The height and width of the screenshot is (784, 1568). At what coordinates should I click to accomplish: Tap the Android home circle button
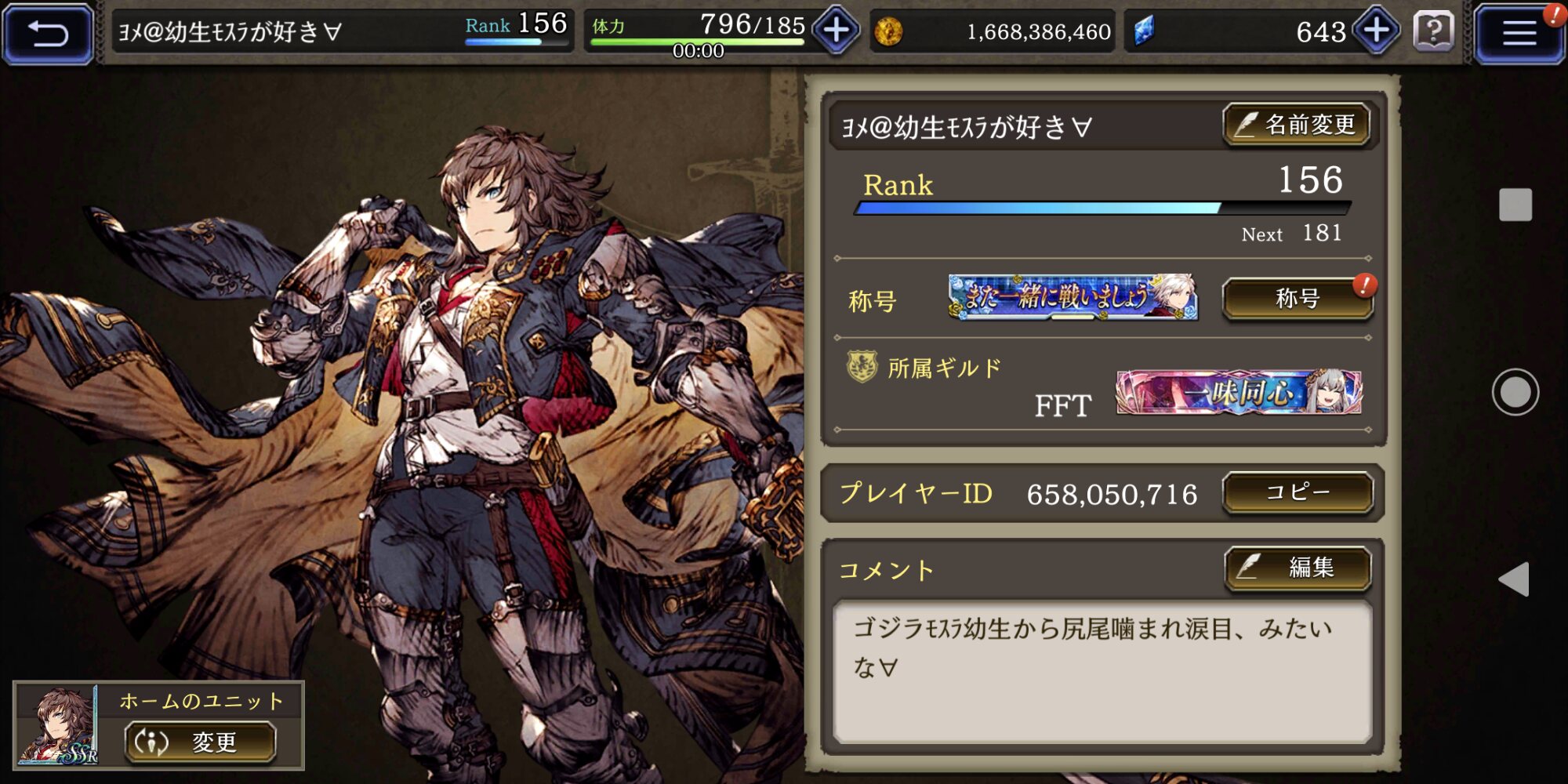pos(1515,392)
